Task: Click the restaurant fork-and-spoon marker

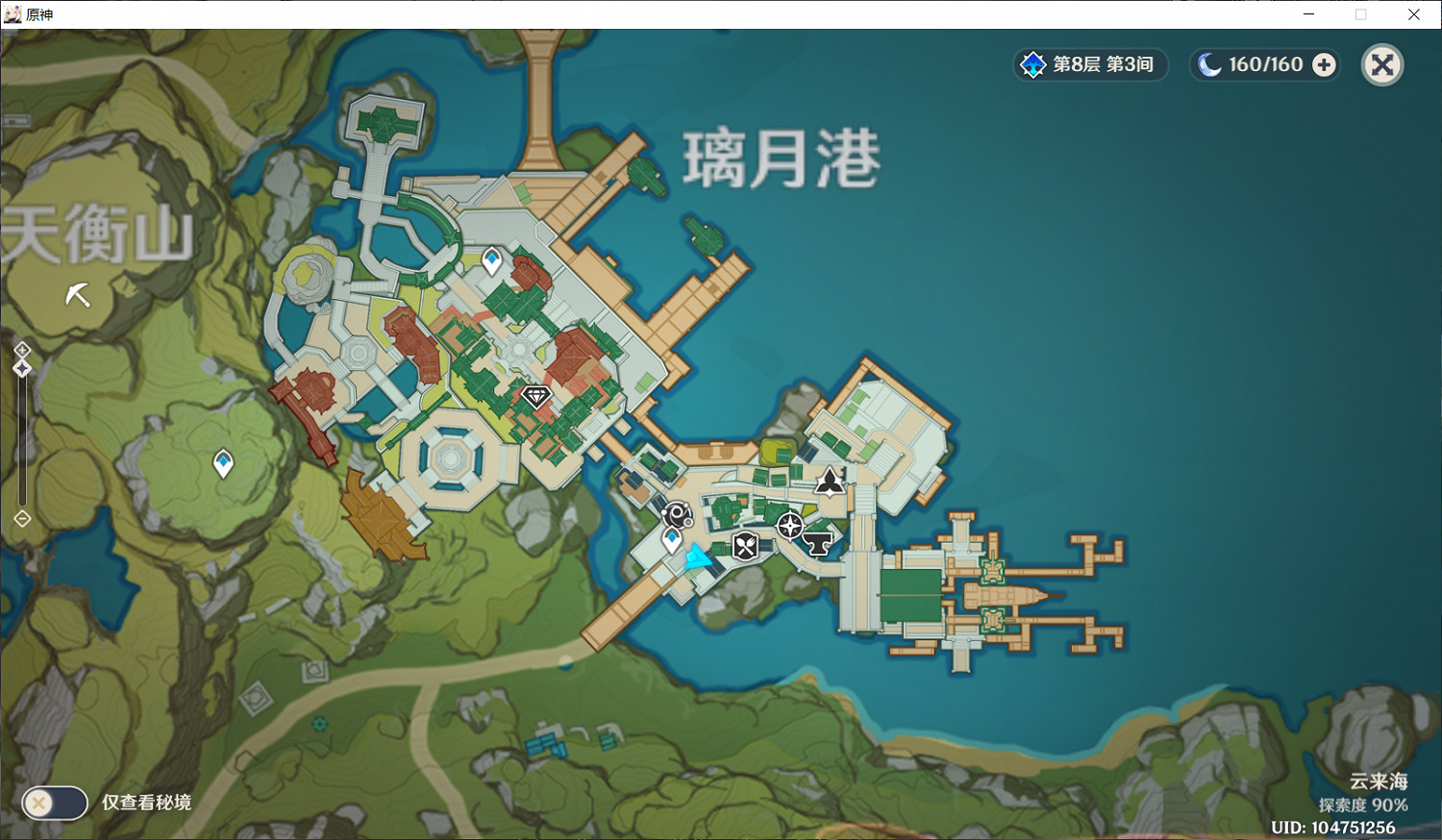Action: (745, 546)
